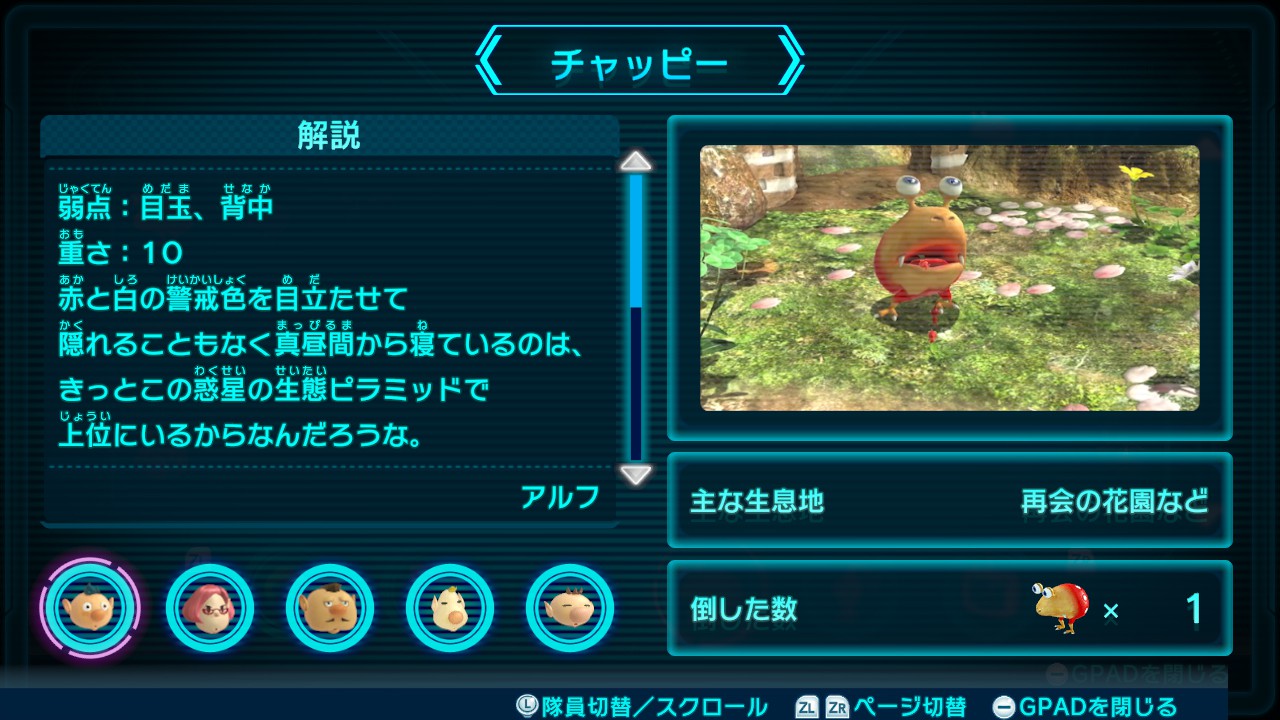Click the L button icon in the bottom bar

pyautogui.click(x=527, y=706)
